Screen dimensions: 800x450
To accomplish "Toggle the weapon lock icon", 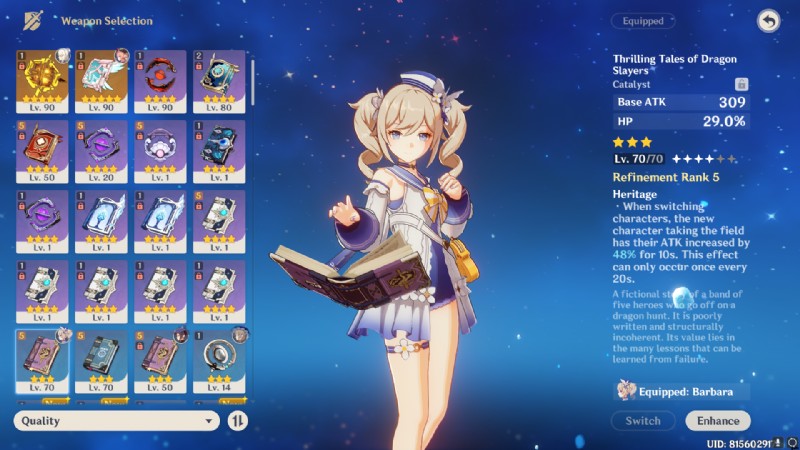I will (741, 85).
